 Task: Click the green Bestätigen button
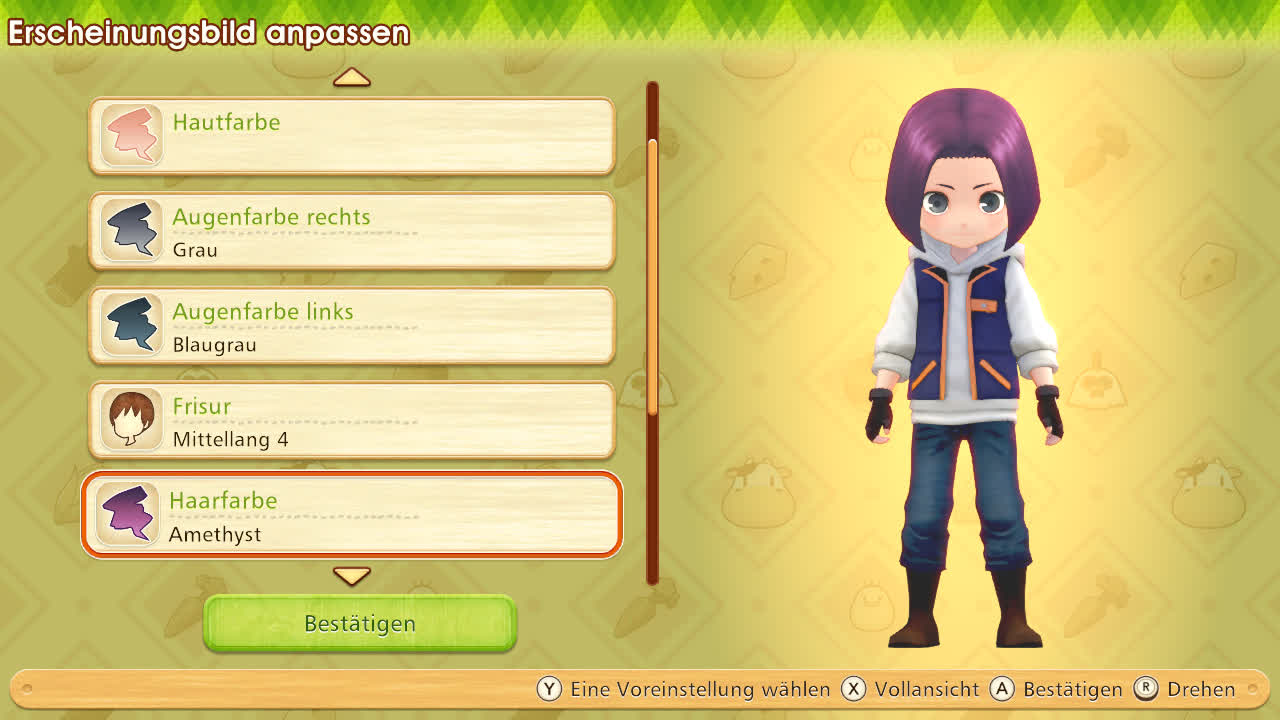(x=360, y=623)
